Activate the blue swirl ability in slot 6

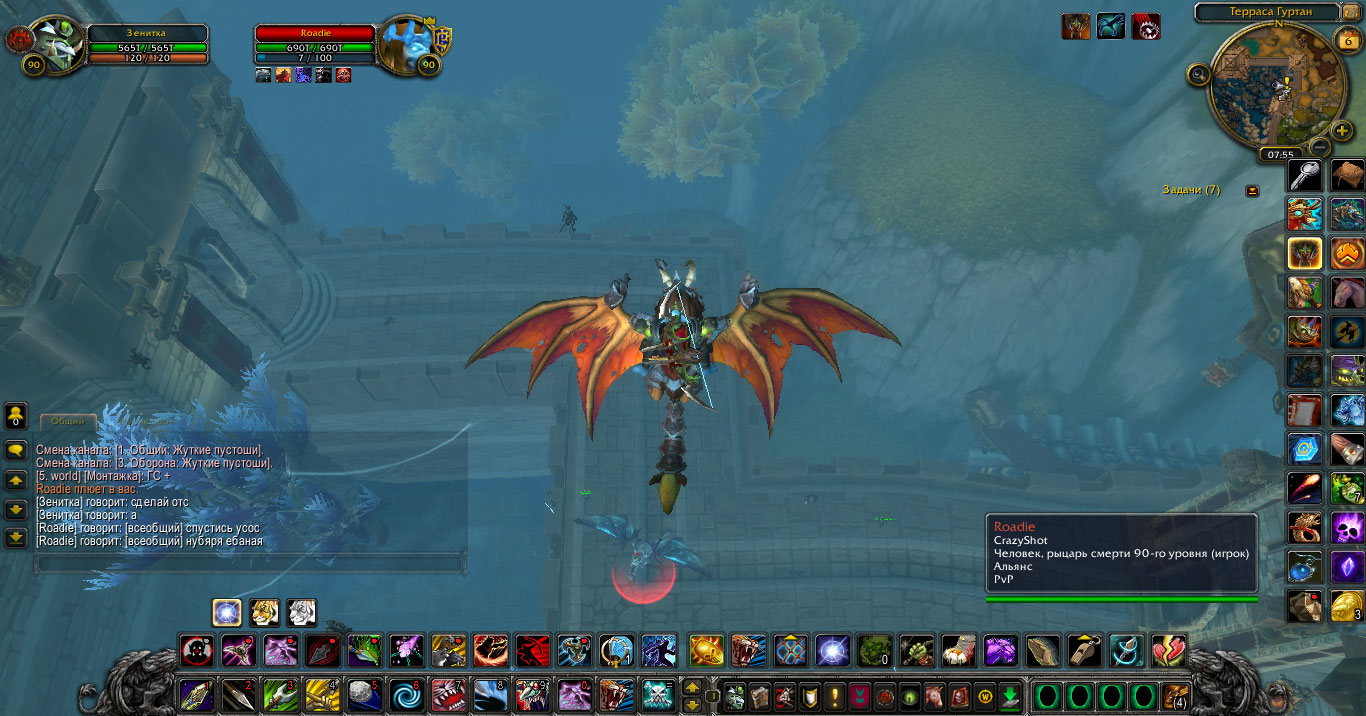tap(407, 694)
